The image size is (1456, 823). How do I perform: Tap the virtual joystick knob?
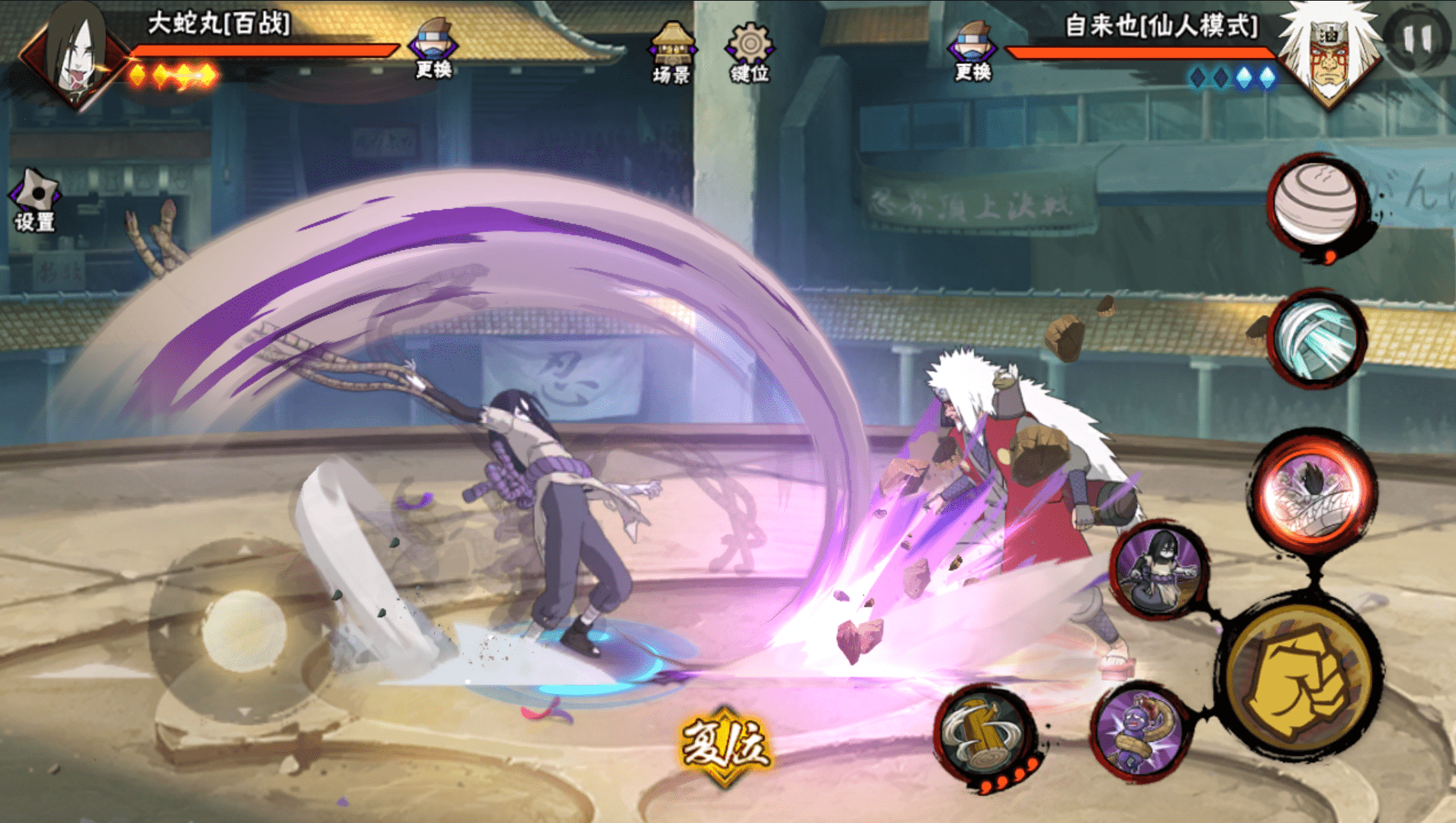(244, 630)
